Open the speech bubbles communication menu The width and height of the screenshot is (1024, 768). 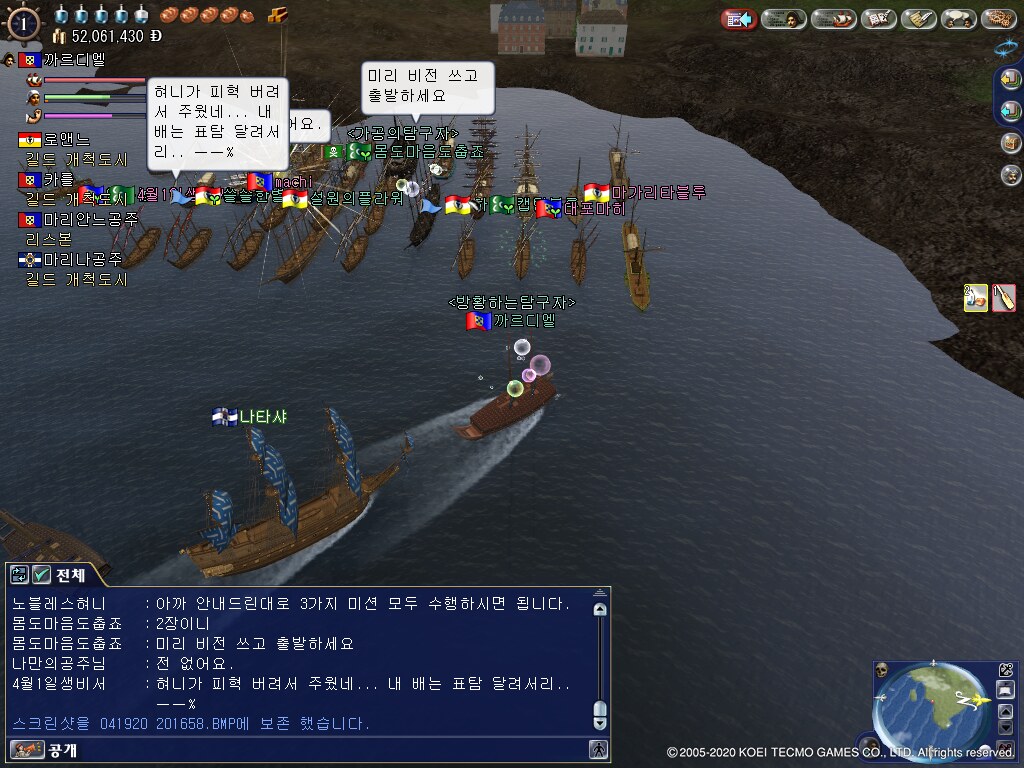click(958, 19)
